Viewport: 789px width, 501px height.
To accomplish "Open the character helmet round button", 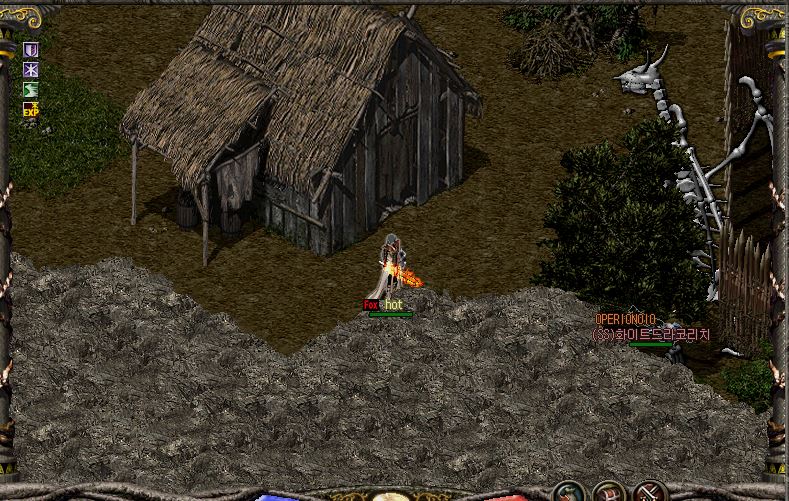I will pos(569,493).
